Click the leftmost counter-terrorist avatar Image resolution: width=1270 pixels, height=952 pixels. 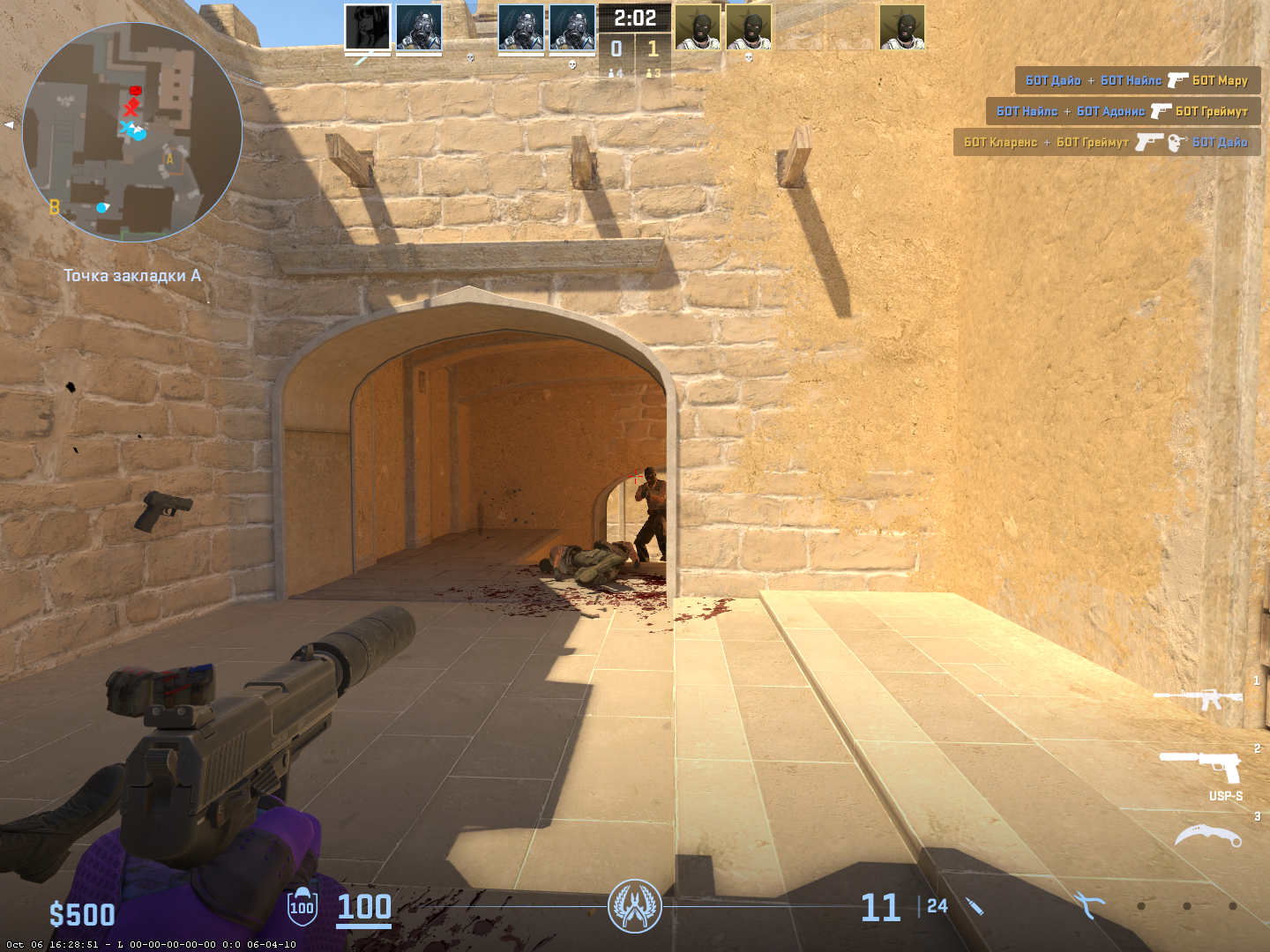pos(366,28)
